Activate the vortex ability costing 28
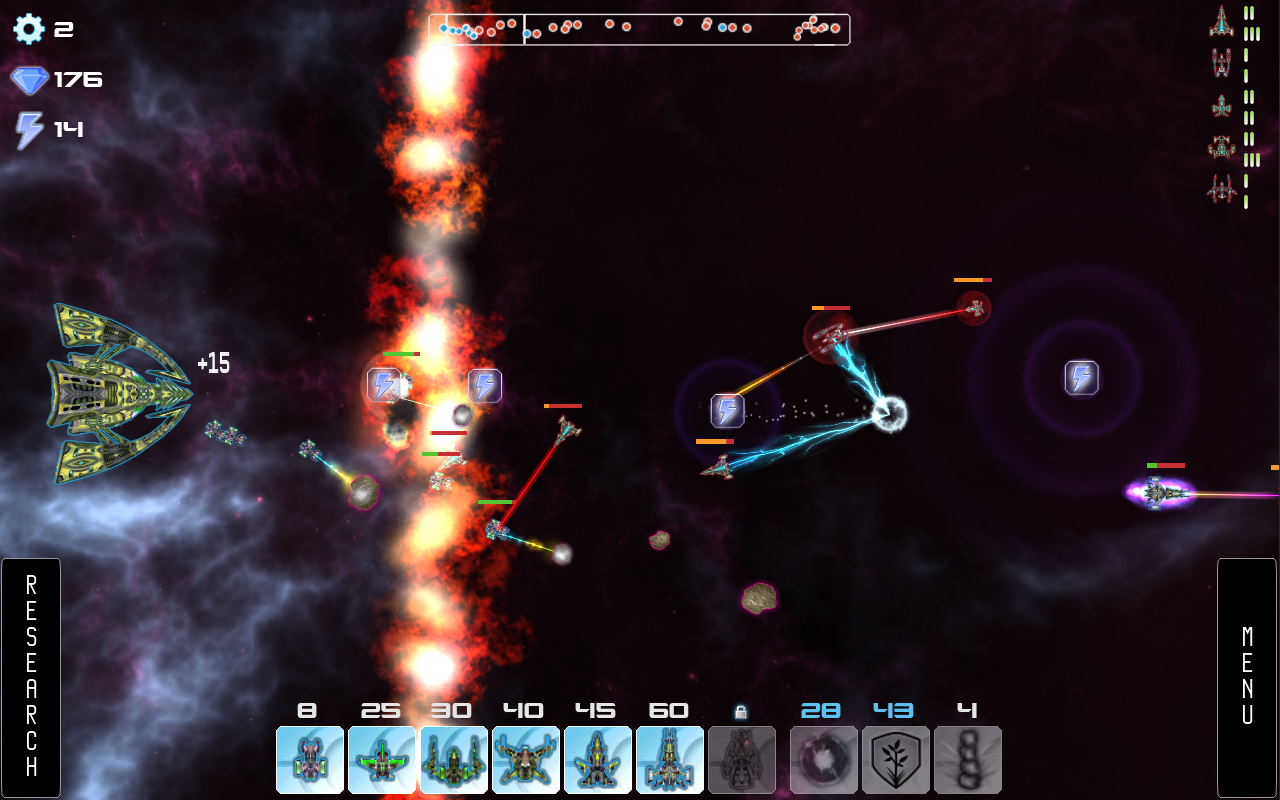 tap(824, 760)
